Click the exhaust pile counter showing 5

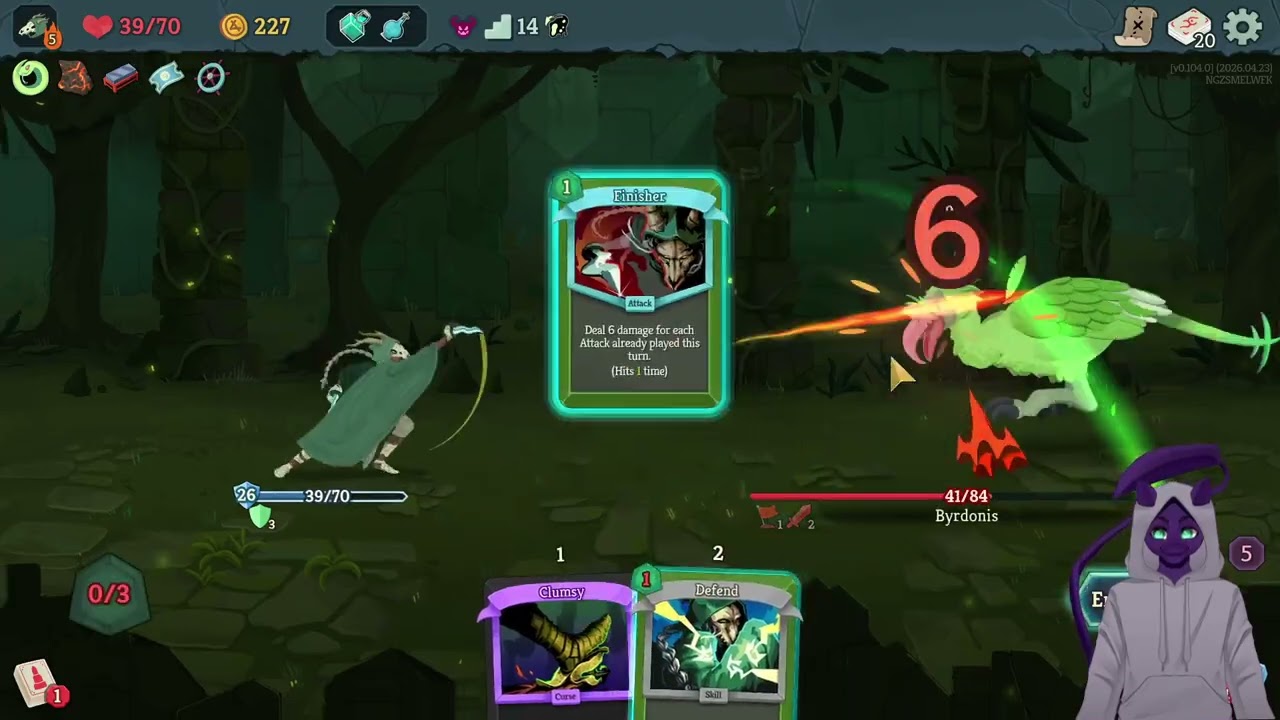(x=1246, y=553)
